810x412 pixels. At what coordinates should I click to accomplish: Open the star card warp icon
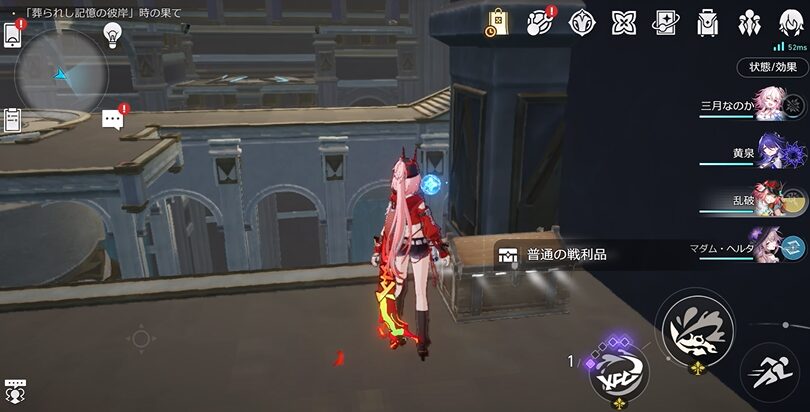pyautogui.click(x=665, y=22)
